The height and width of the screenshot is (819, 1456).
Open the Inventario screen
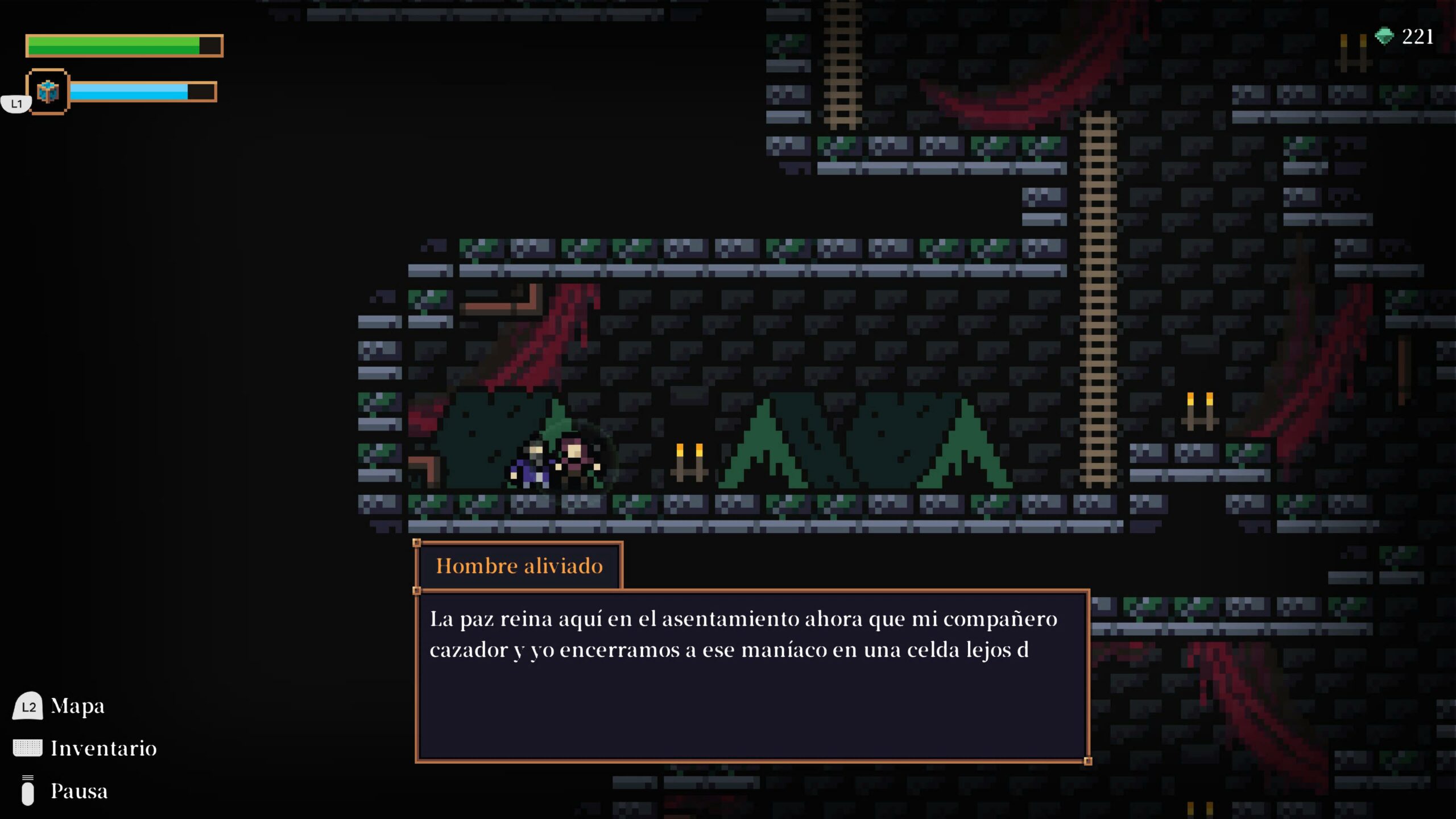click(x=103, y=748)
